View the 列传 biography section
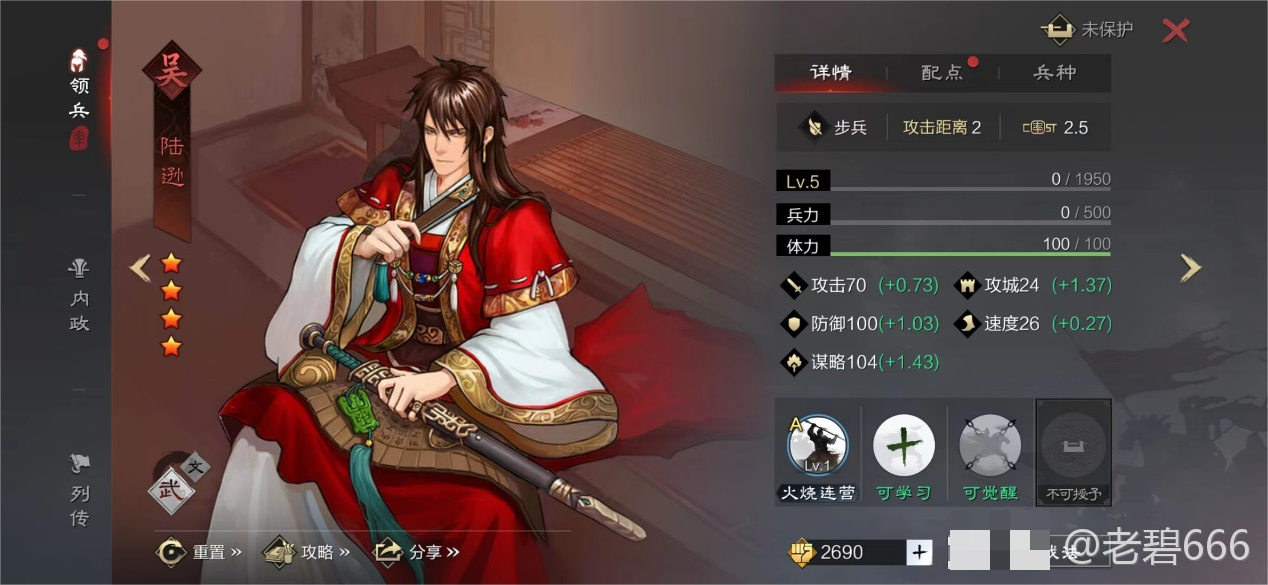 [79, 491]
